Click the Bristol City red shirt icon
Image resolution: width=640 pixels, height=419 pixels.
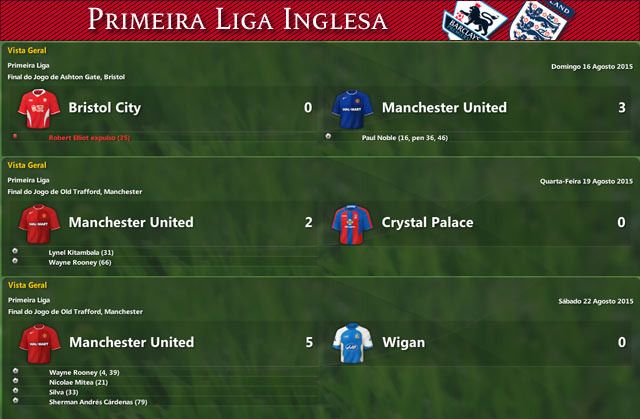point(34,107)
